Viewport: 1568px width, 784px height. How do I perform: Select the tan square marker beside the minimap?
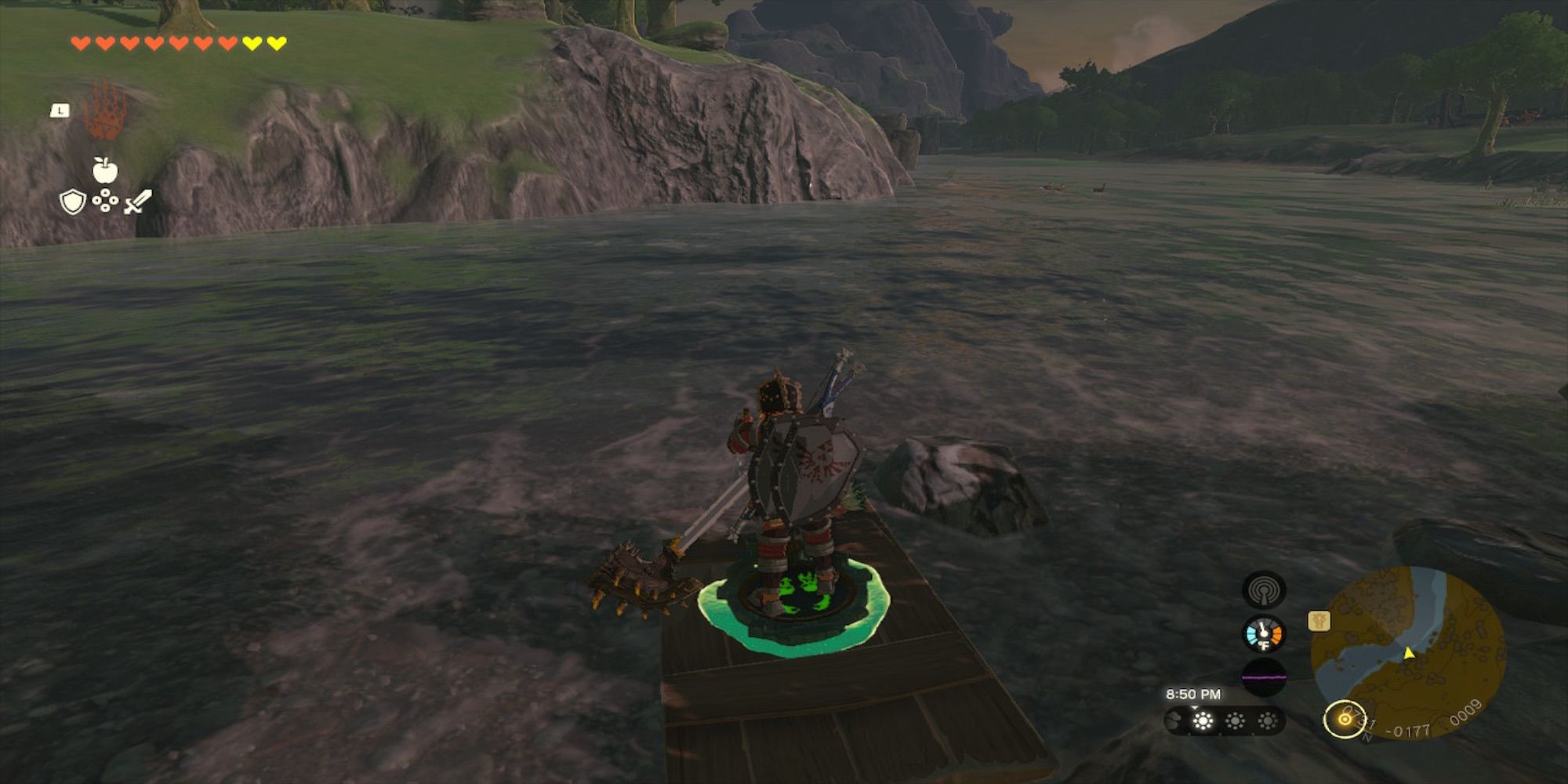(1319, 621)
